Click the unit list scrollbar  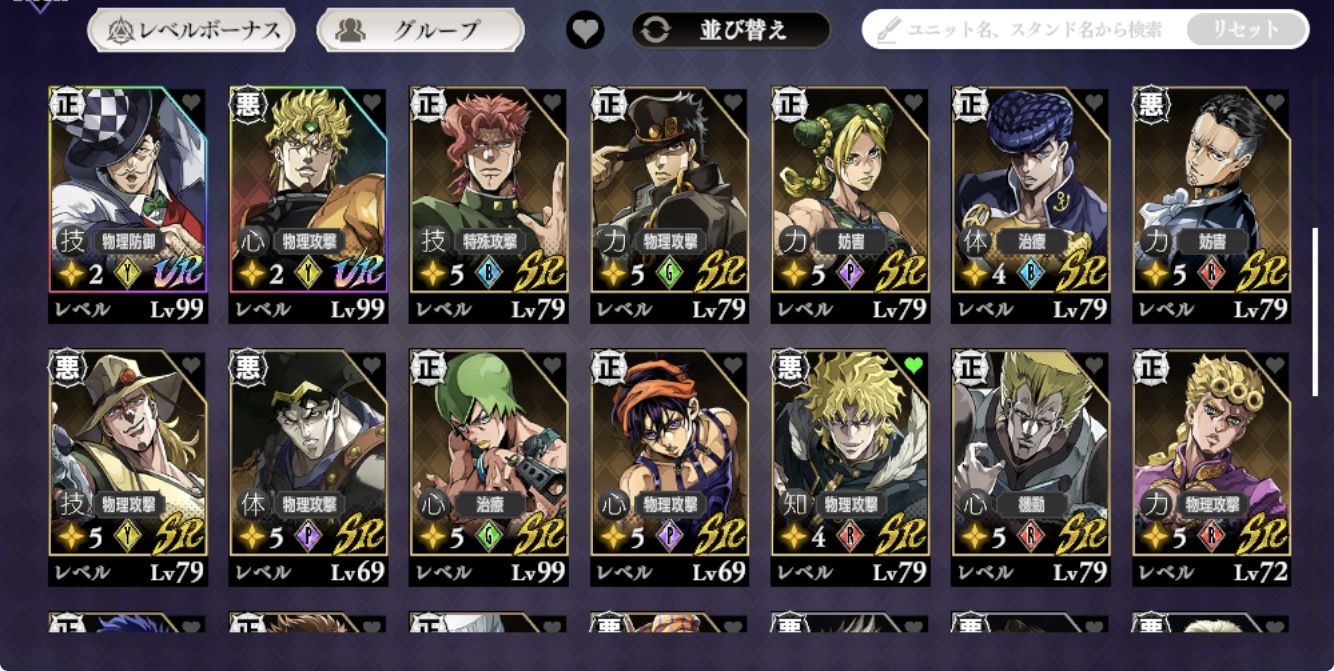(1315, 311)
